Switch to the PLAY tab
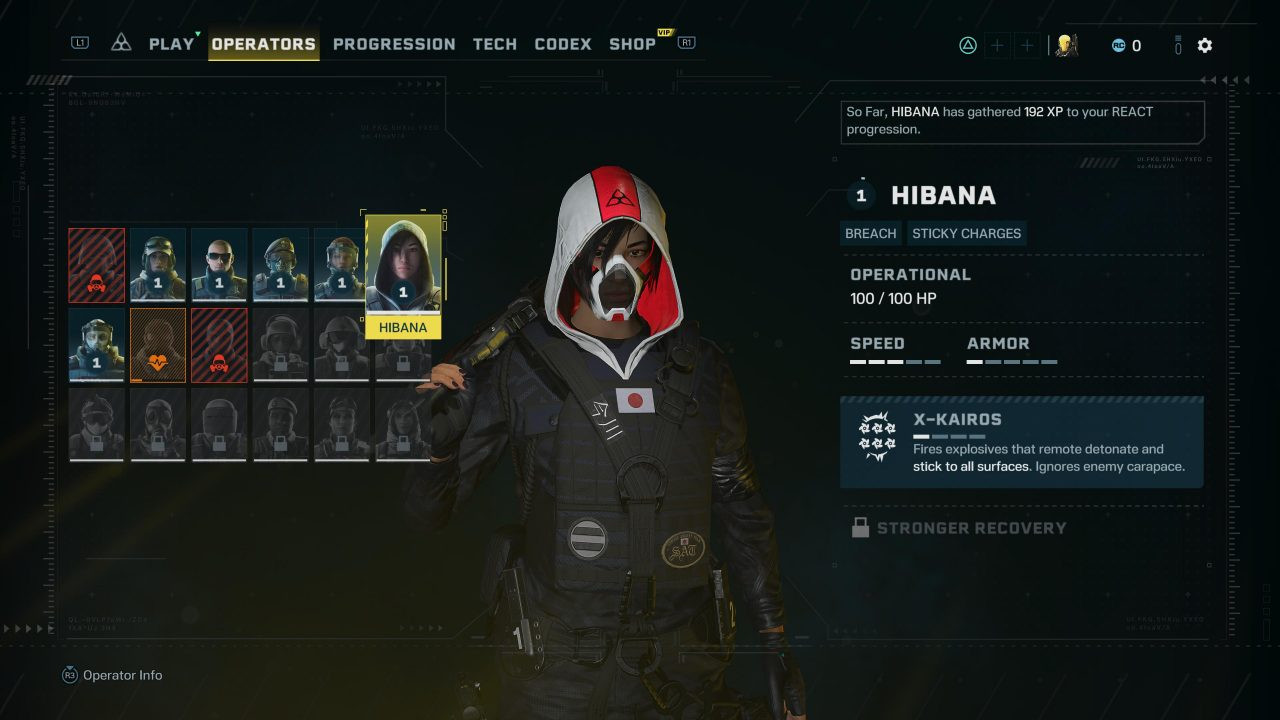Screen dimensions: 1280x720 coord(171,44)
